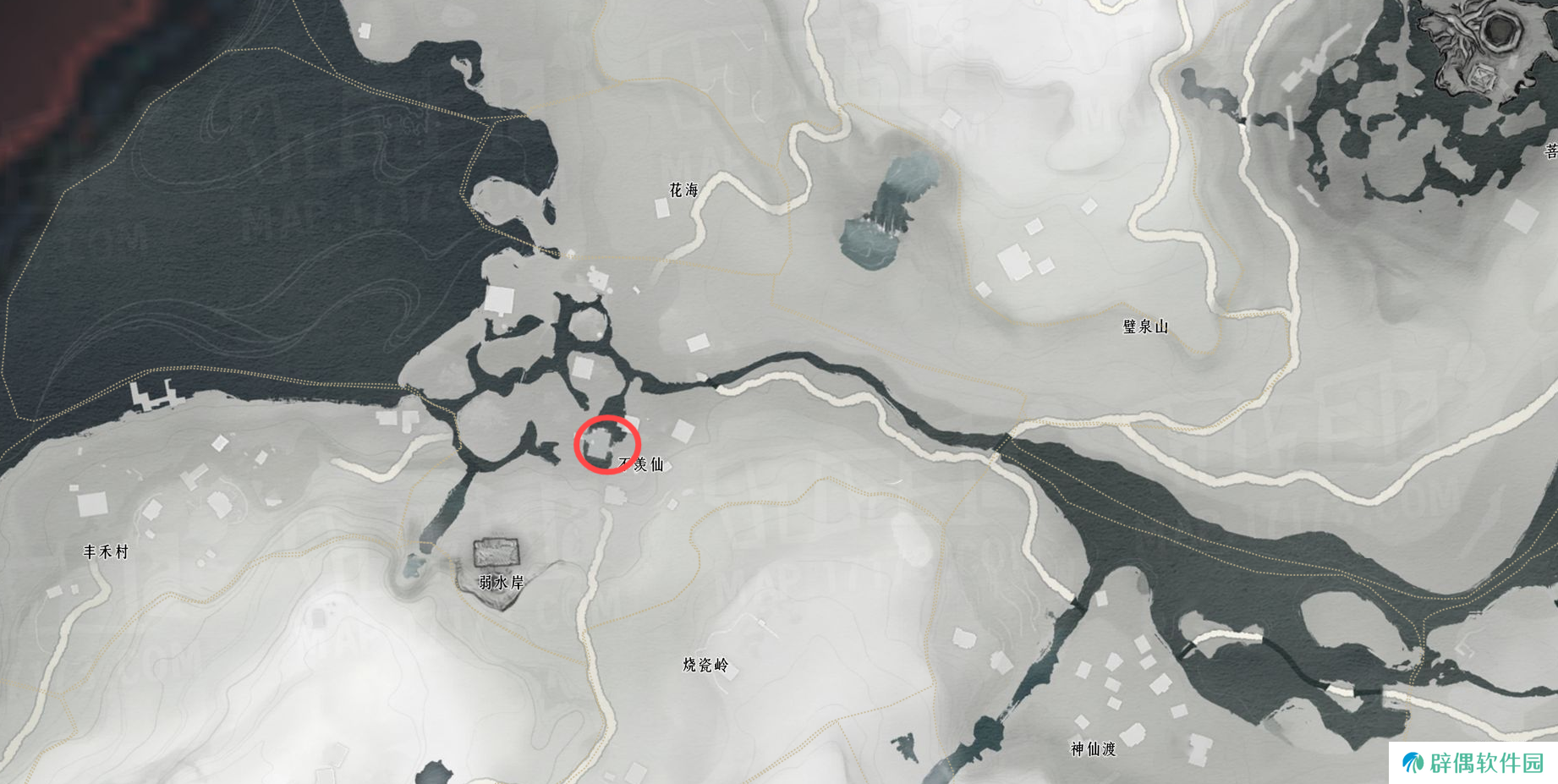This screenshot has width=1558, height=784.
Task: Select the 弱水岸 map label
Action: [502, 583]
